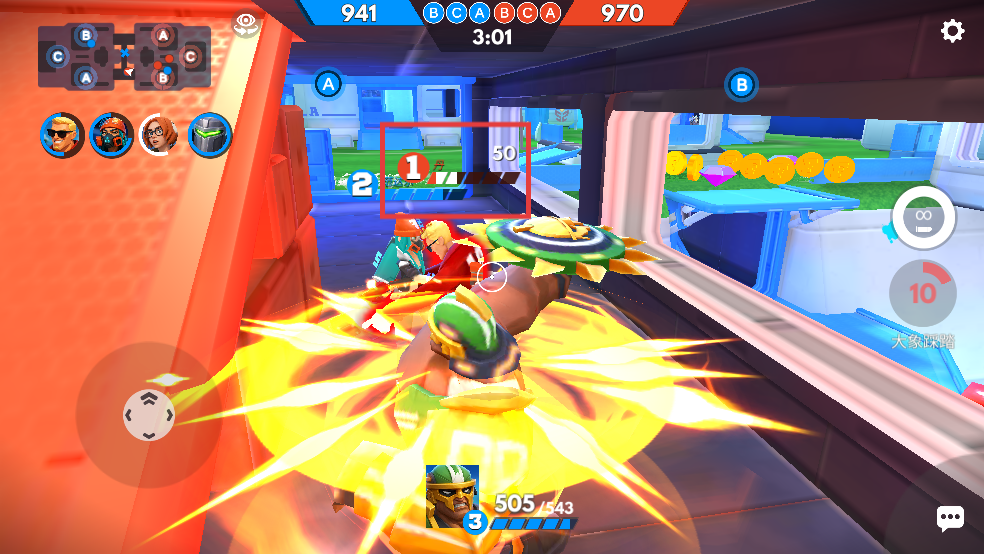Select the gas mask teammate portrait
984x554 pixels.
pos(111,134)
